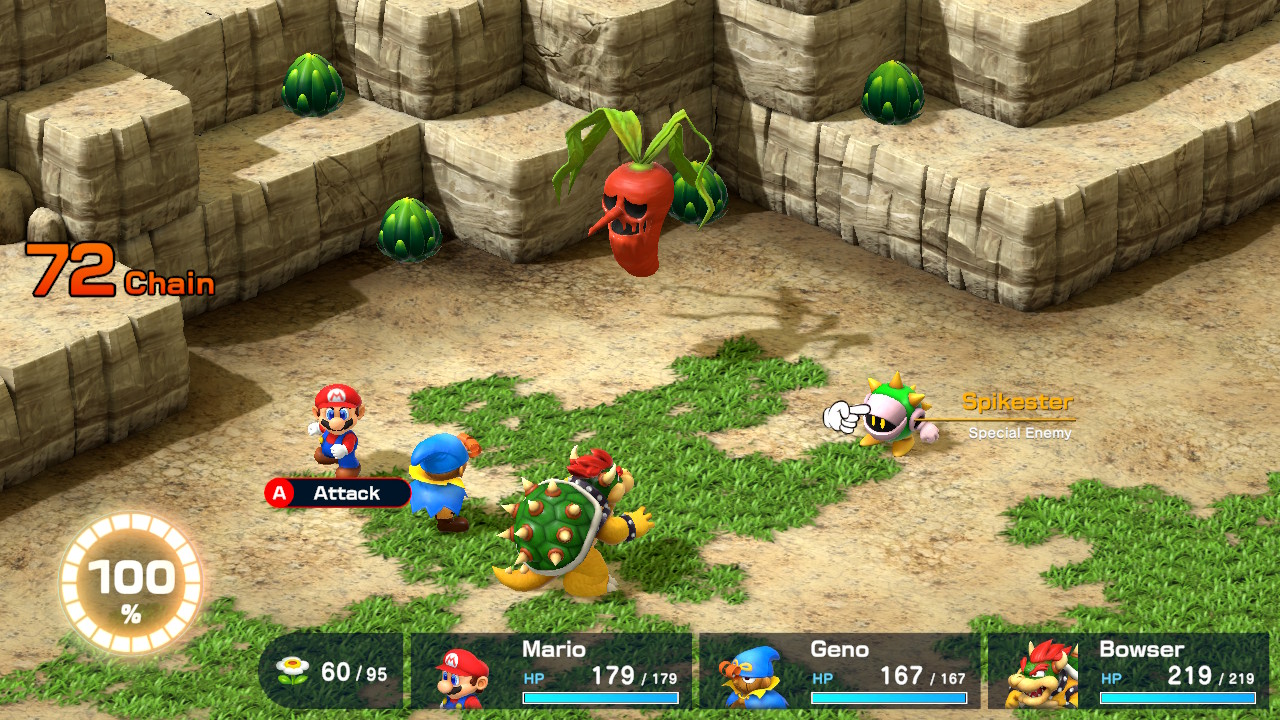Click the red A button icon beside Attack
Screen dimensions: 1280x720
pos(277,493)
